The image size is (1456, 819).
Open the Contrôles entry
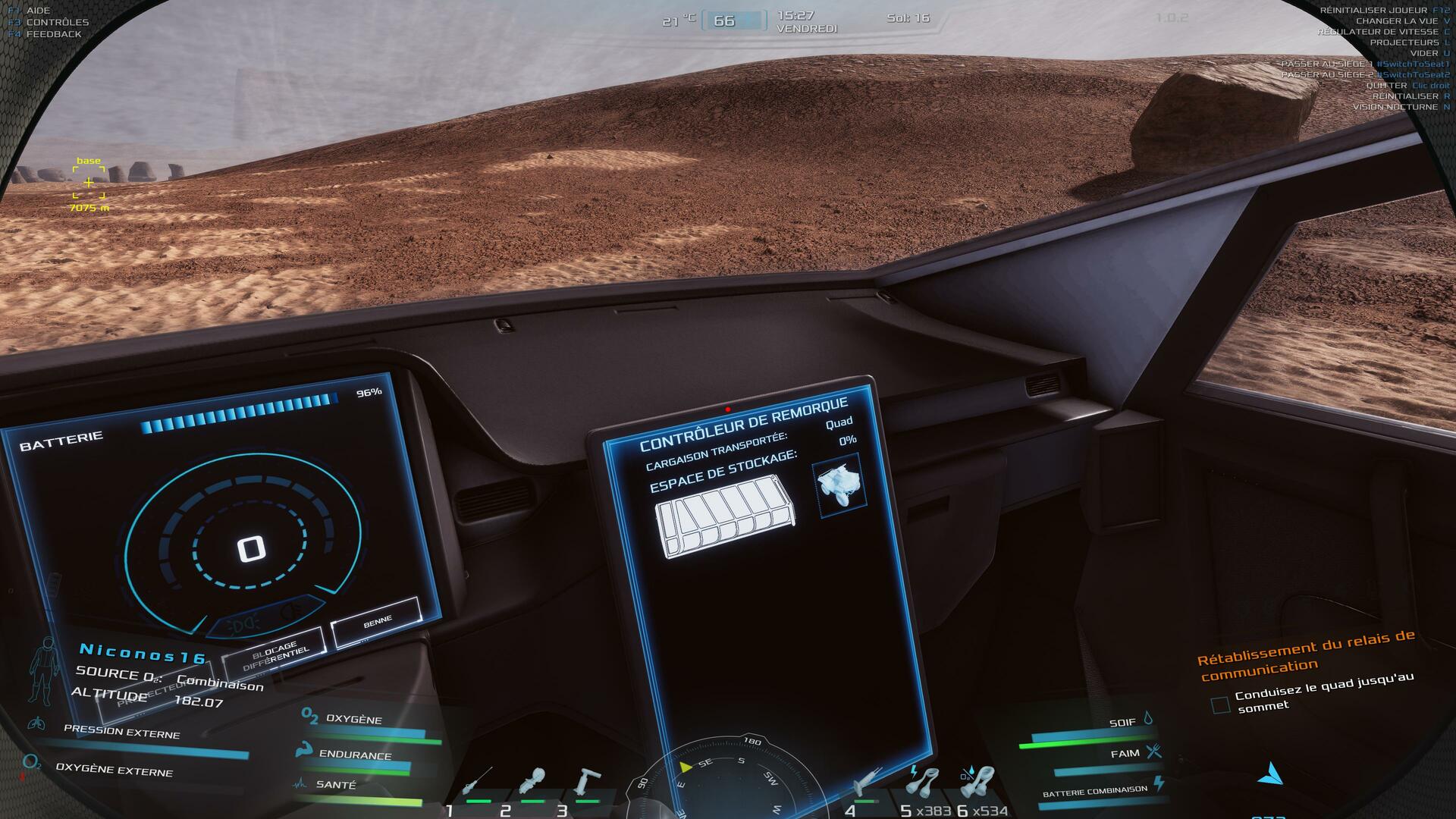coord(57,22)
